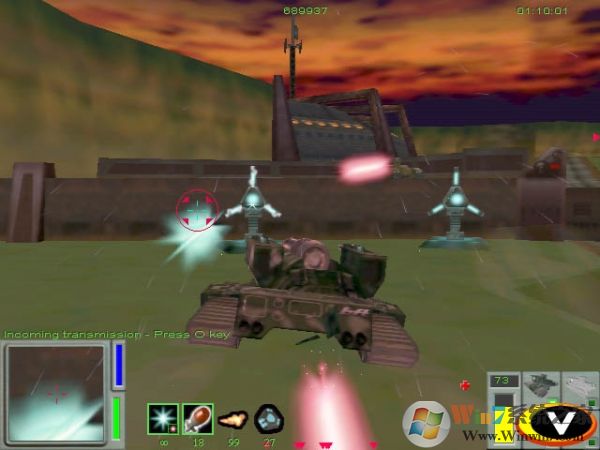Click the Windows orb watermark logo
This screenshot has height=450, width=600.
click(x=424, y=420)
